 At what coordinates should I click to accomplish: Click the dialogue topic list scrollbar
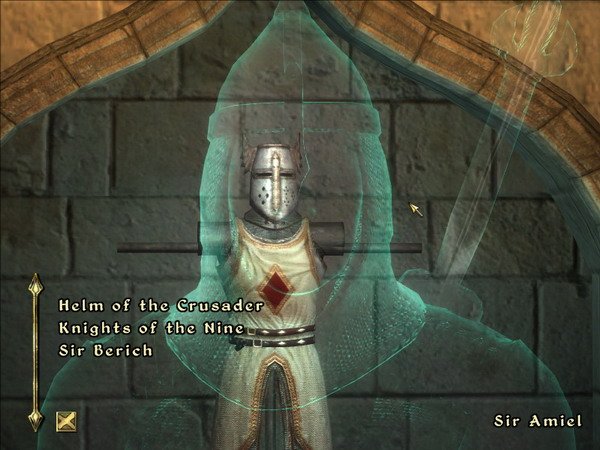[36, 352]
